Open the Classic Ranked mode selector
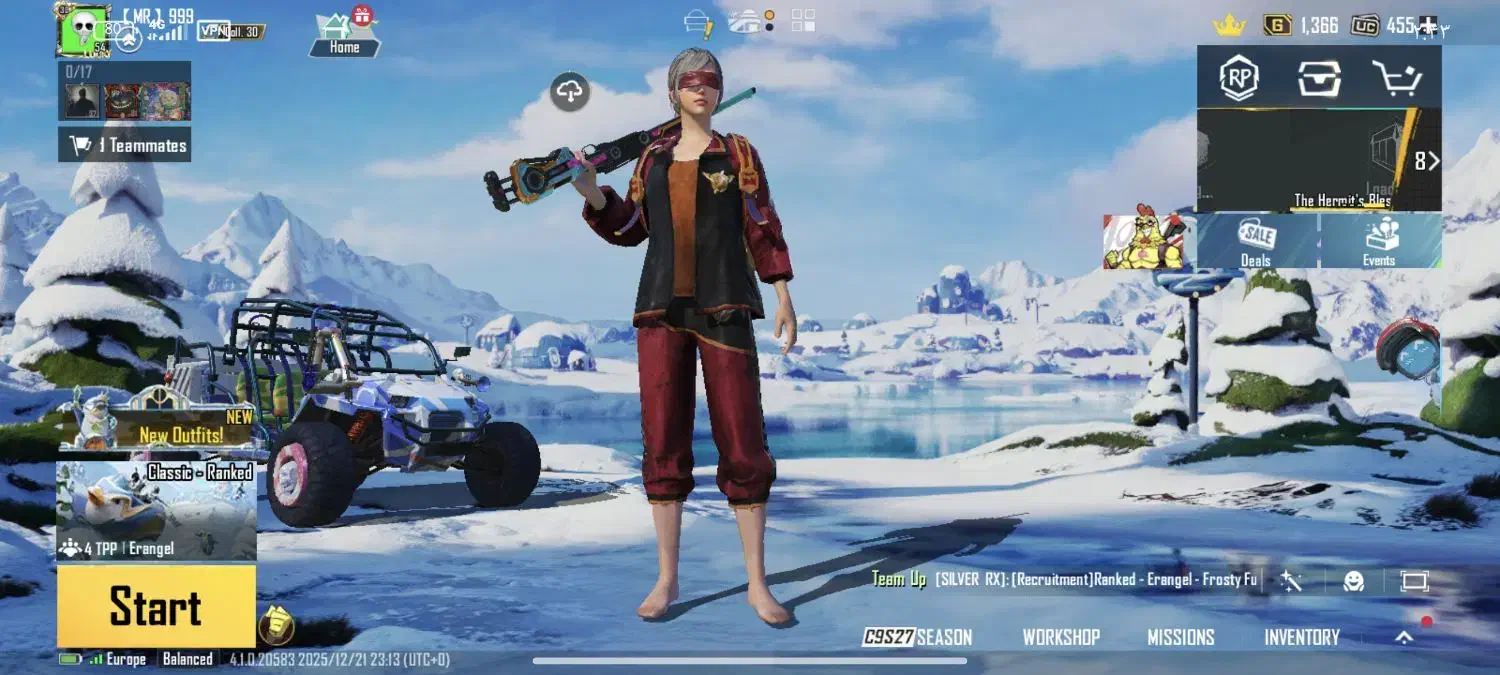Viewport: 1500px width, 675px height. tap(156, 510)
